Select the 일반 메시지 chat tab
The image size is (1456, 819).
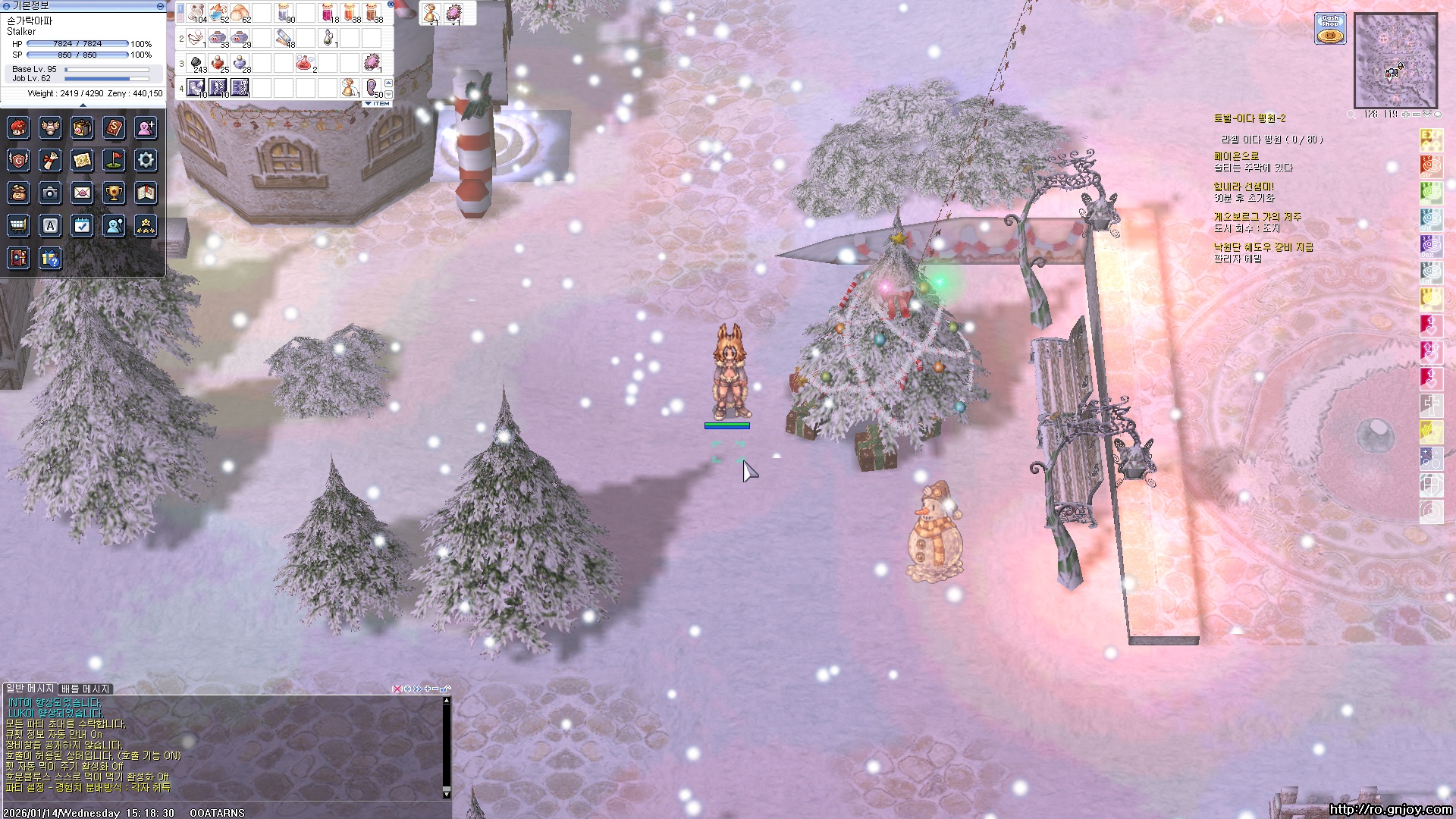30,689
